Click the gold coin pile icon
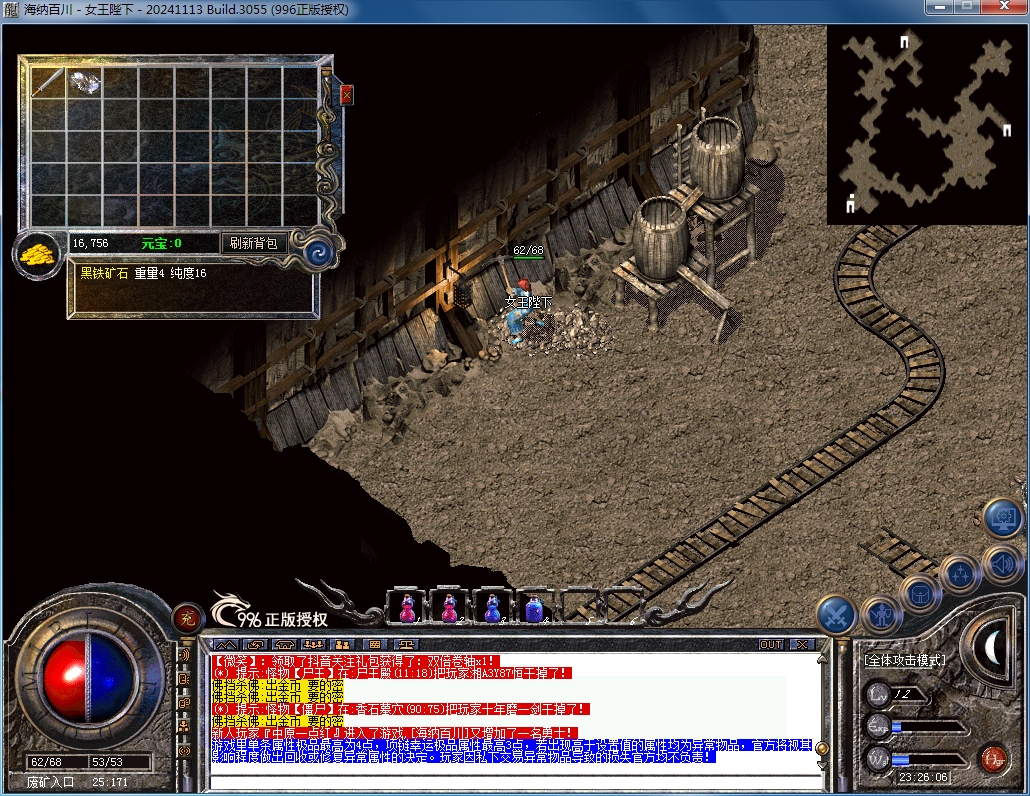 pos(37,254)
